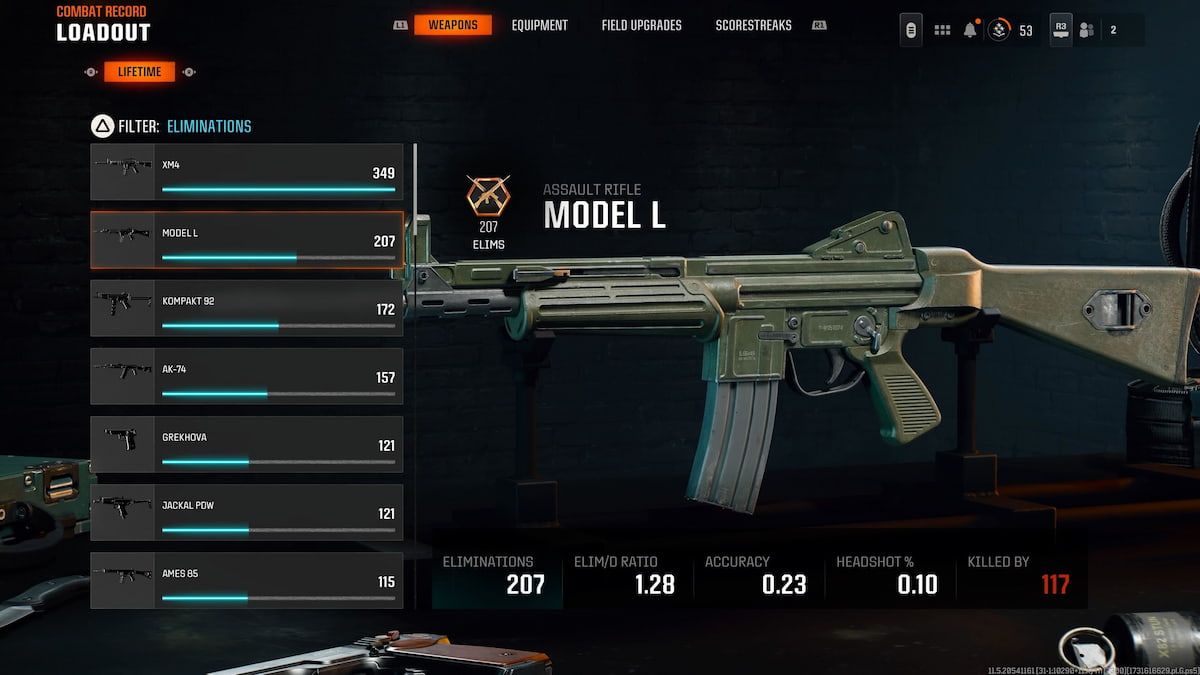The height and width of the screenshot is (675, 1200).
Task: Show the Field Upgrades tab
Action: (x=641, y=25)
